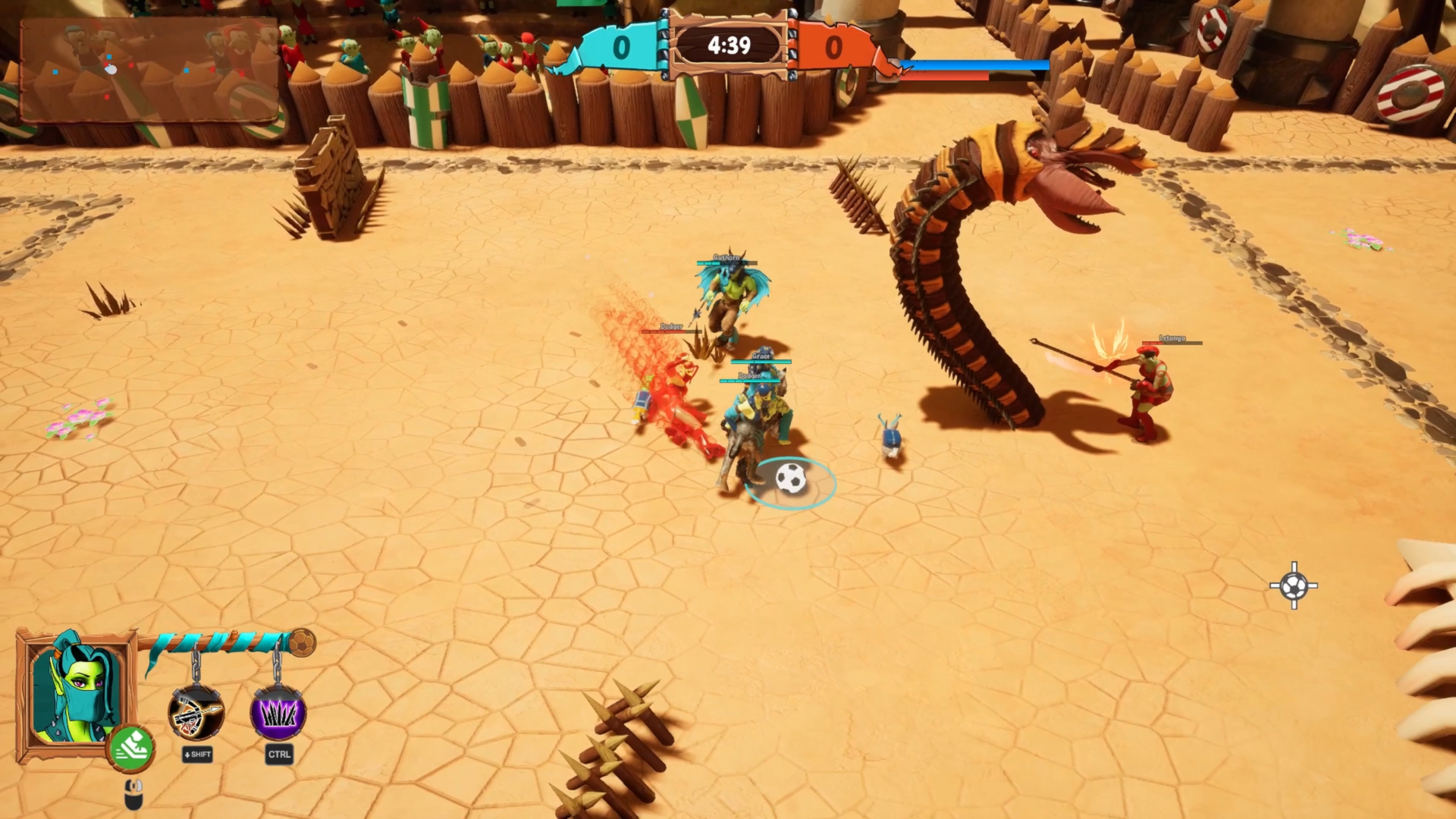Image resolution: width=1456 pixels, height=819 pixels.
Task: Trigger the purple spike trap ability
Action: tap(278, 714)
